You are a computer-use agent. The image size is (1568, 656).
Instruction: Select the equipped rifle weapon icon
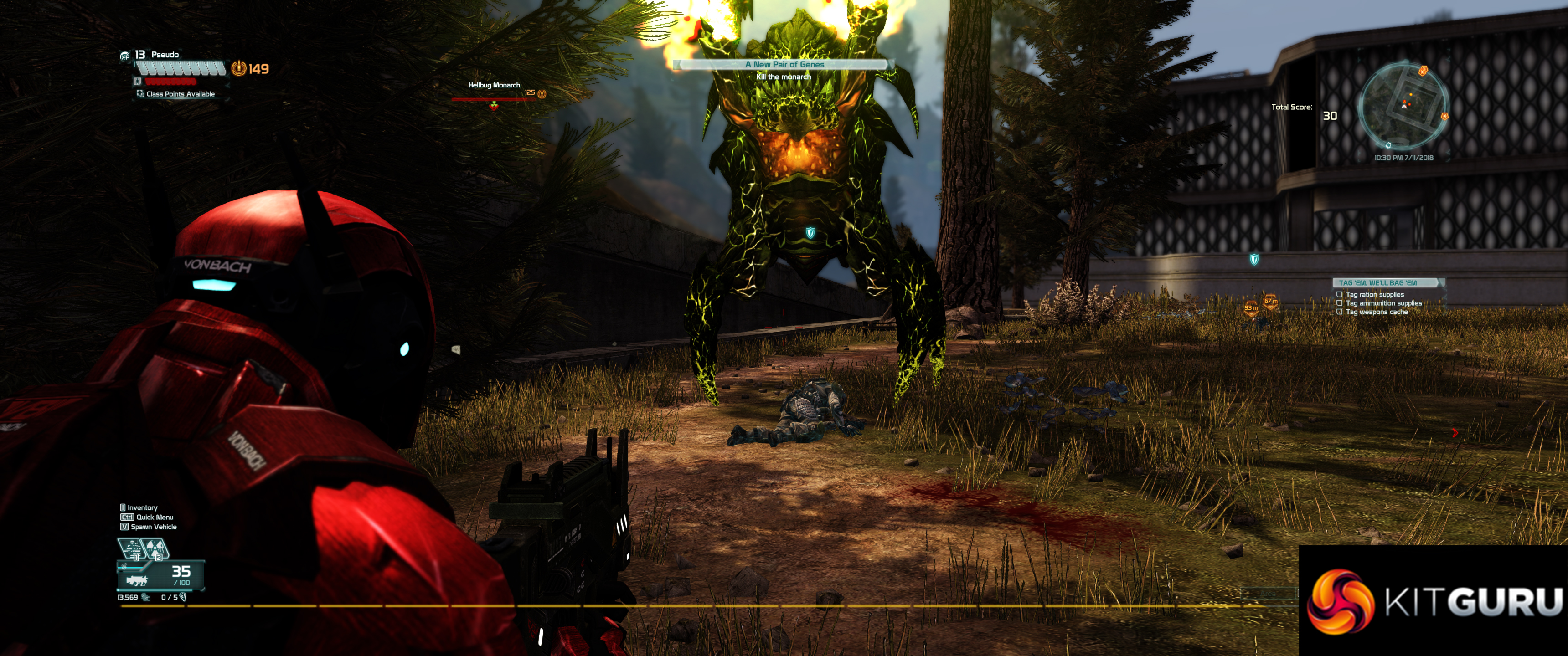(136, 580)
